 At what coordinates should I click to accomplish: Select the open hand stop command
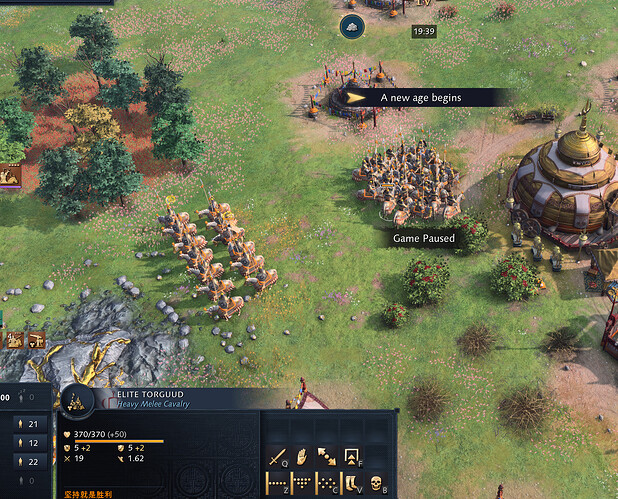point(302,457)
